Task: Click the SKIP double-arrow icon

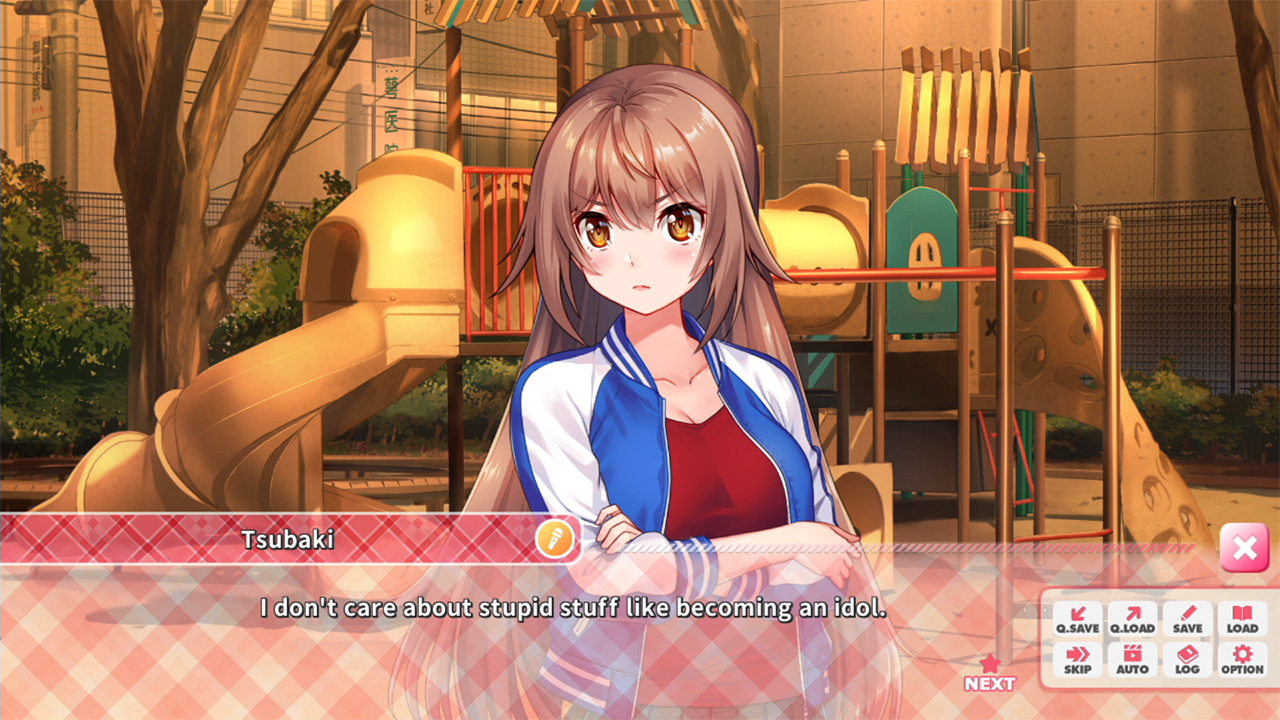Action: pyautogui.click(x=1077, y=659)
